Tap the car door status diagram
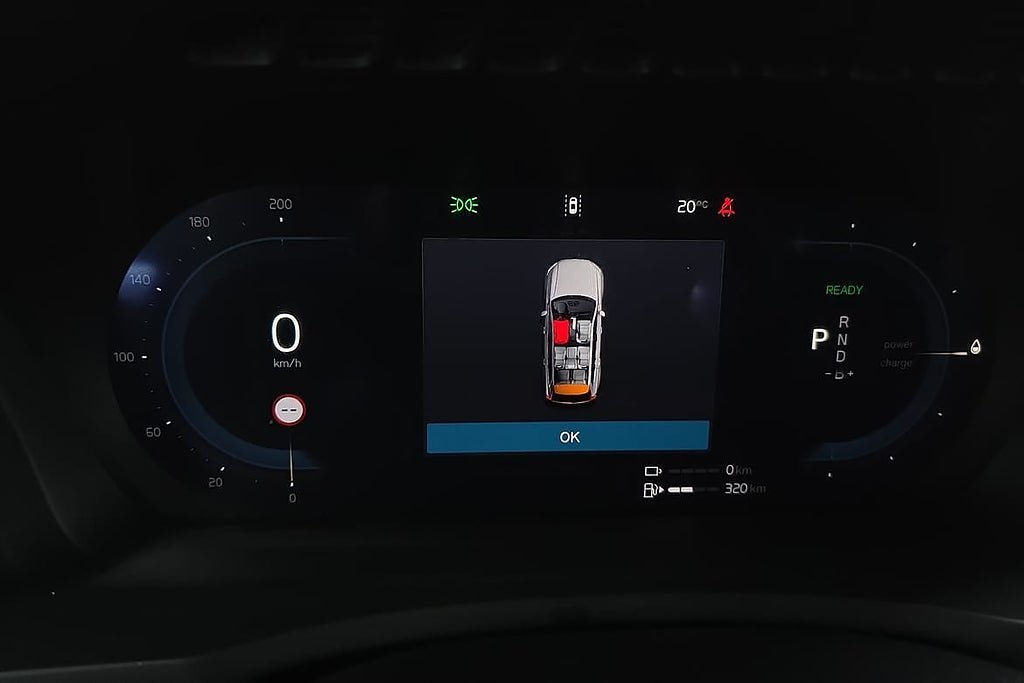The height and width of the screenshot is (683, 1024). [x=572, y=331]
